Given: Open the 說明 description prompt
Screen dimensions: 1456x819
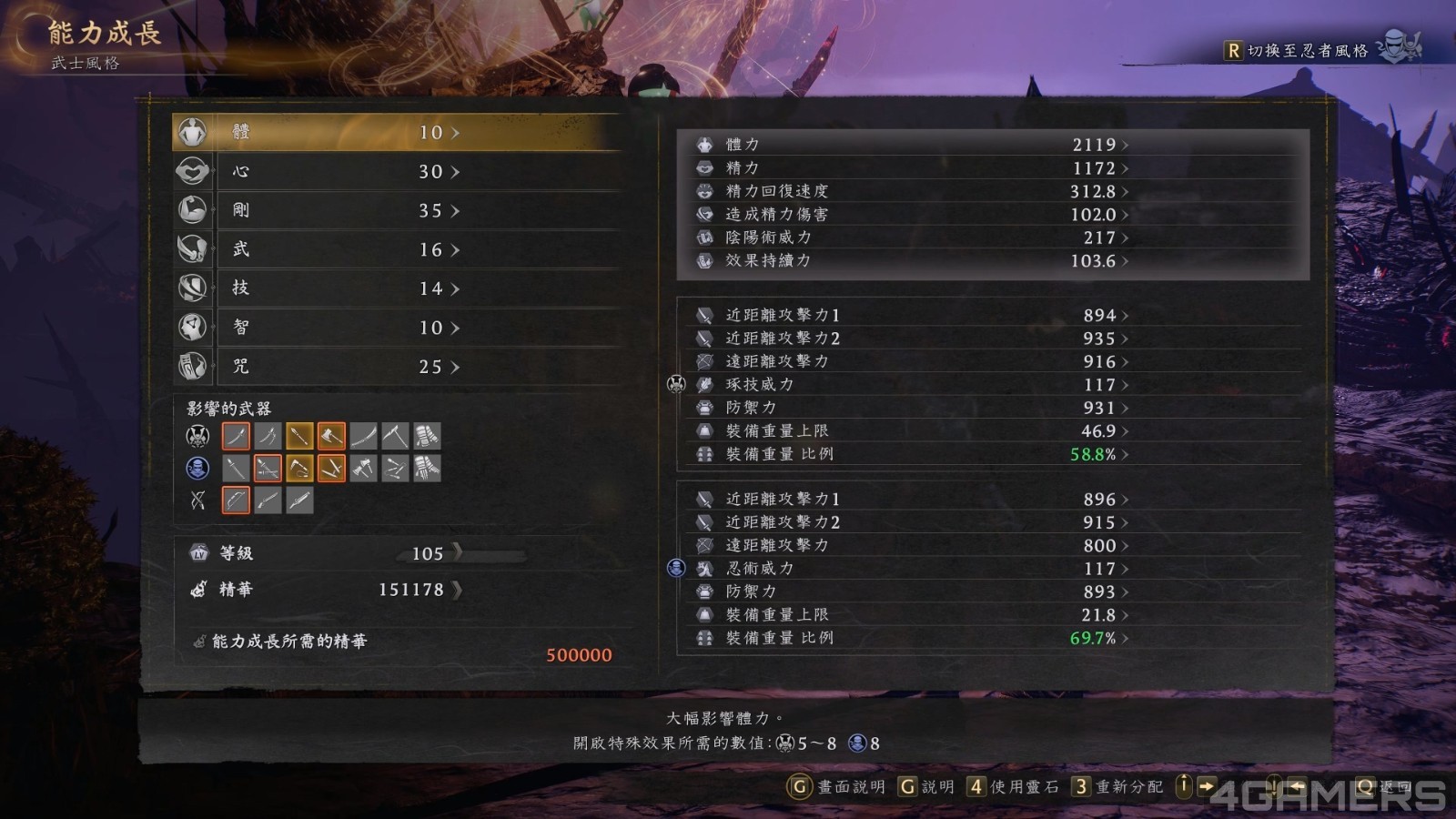Looking at the screenshot, I should click(x=926, y=787).
